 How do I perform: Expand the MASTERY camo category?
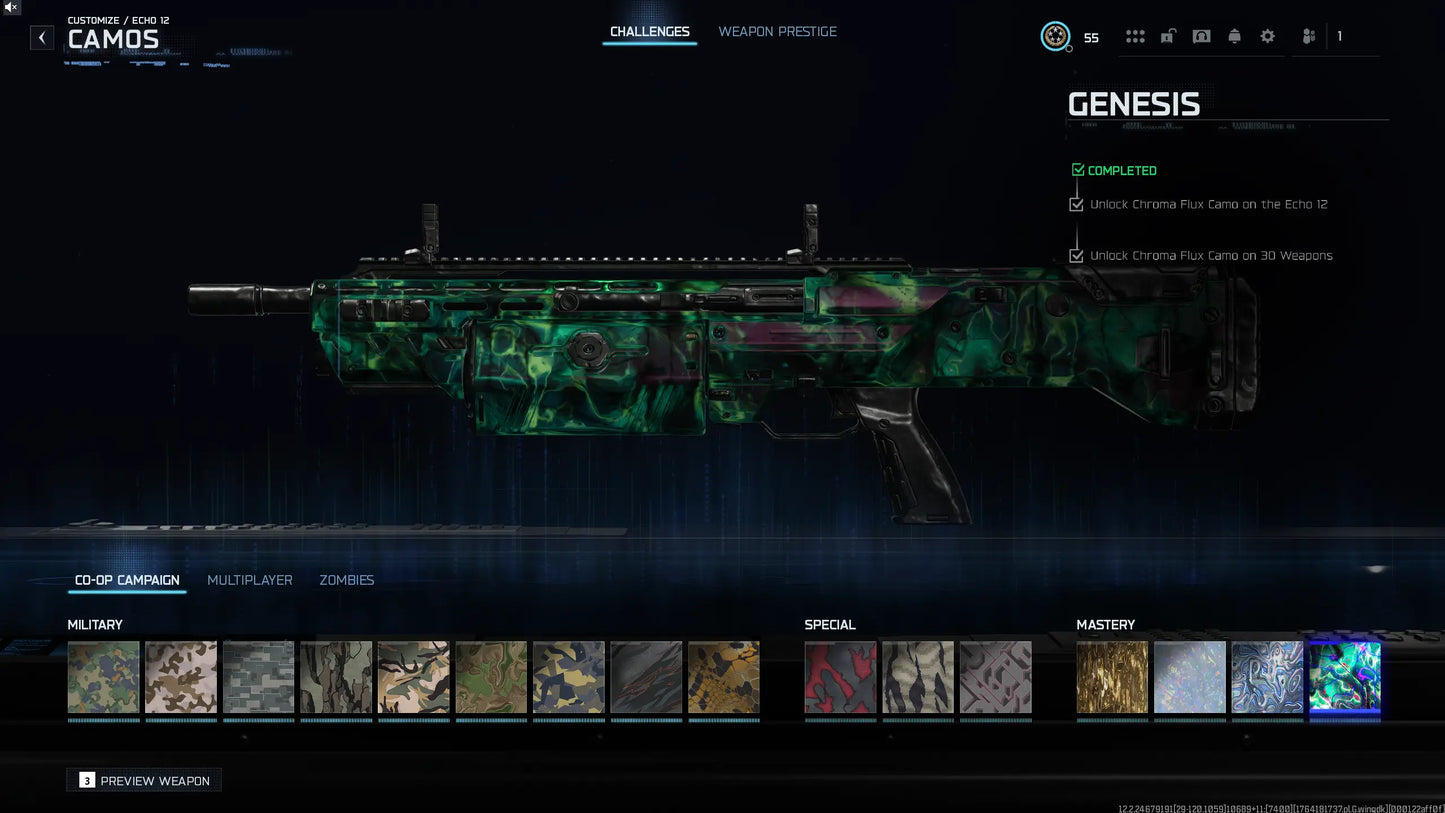click(x=1106, y=624)
